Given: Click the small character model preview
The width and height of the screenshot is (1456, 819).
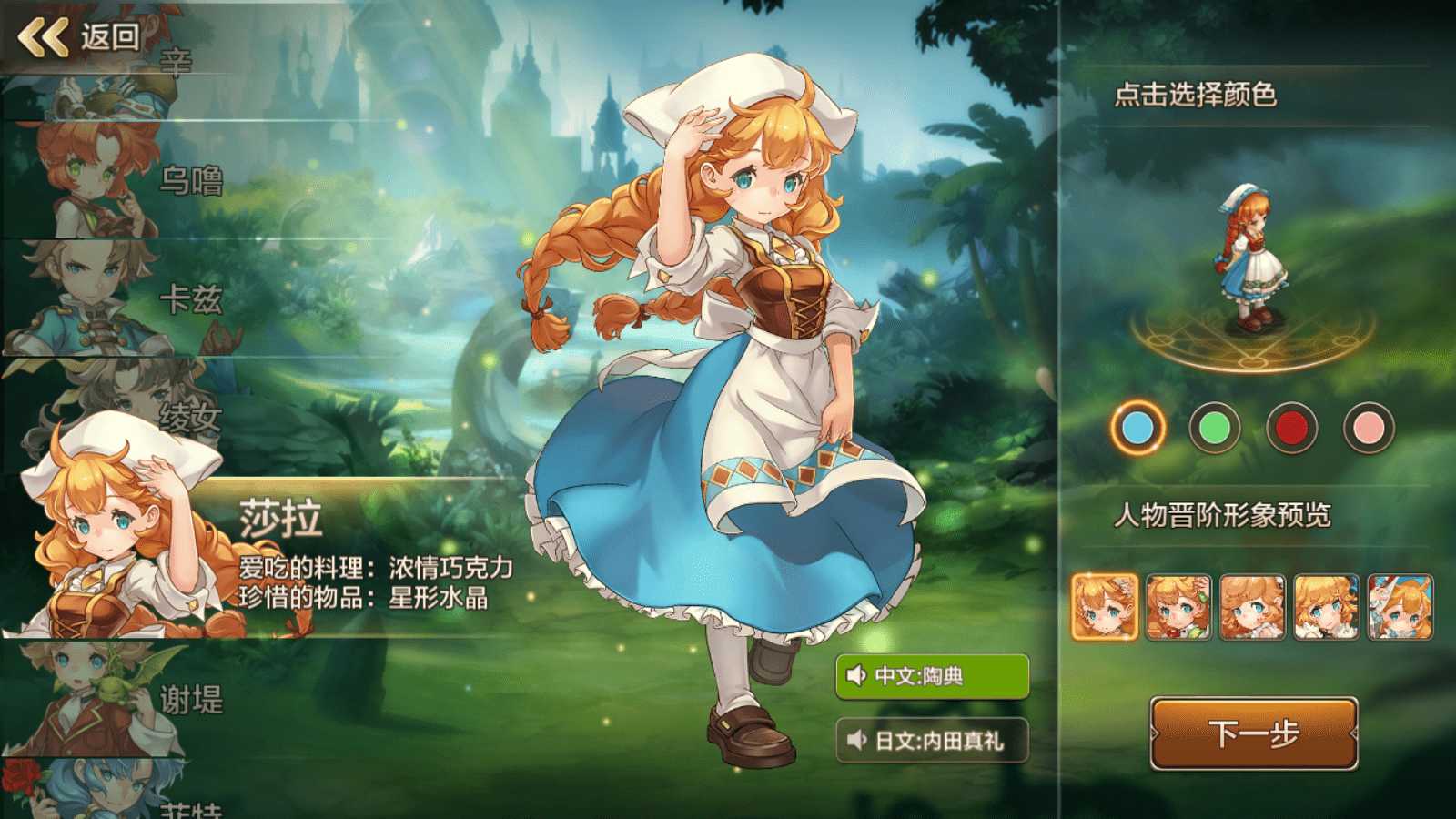Looking at the screenshot, I should pyautogui.click(x=1251, y=255).
